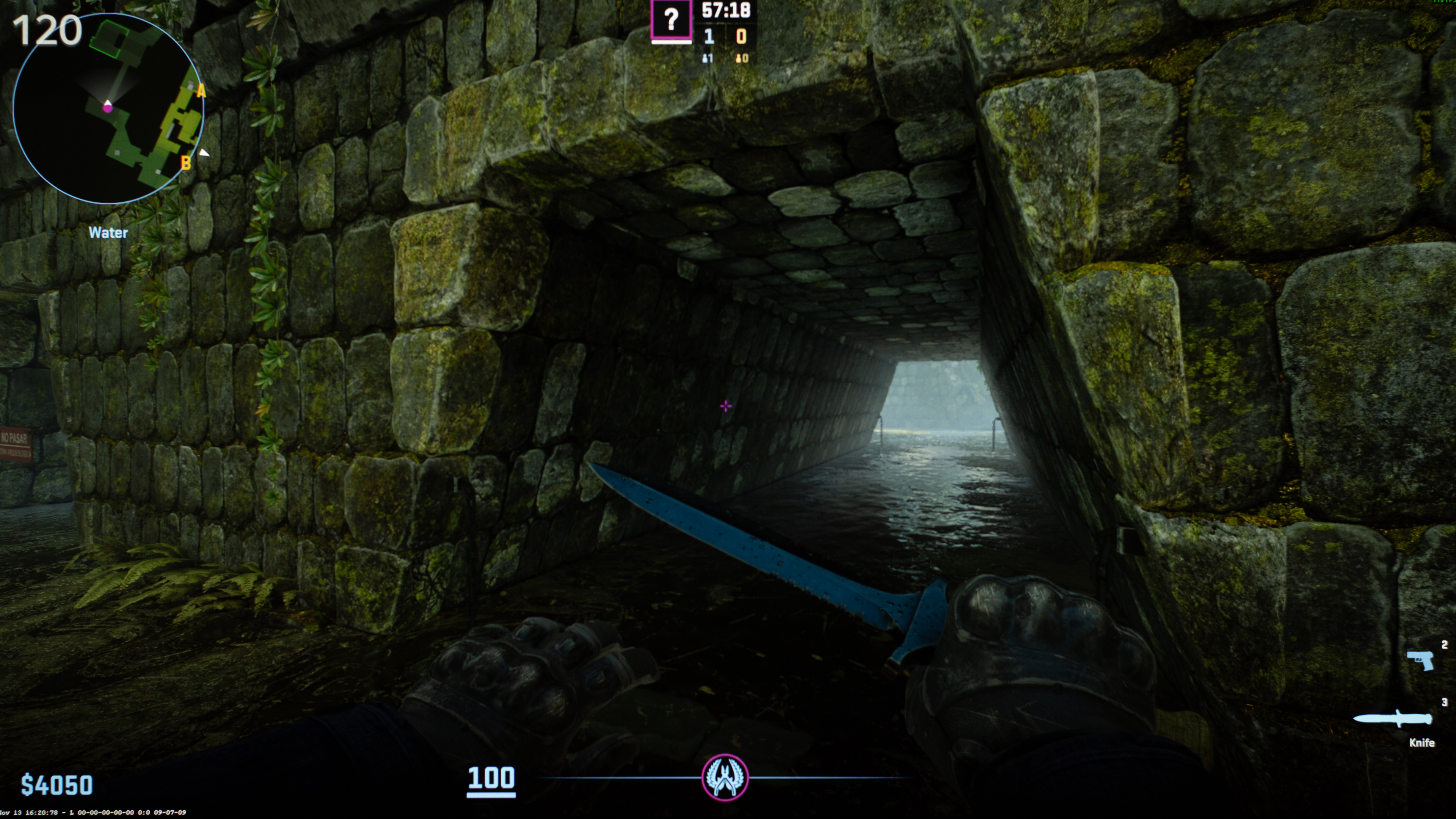Click bombsite A marker on radar
Screen dimensions: 1456x819
(x=201, y=91)
